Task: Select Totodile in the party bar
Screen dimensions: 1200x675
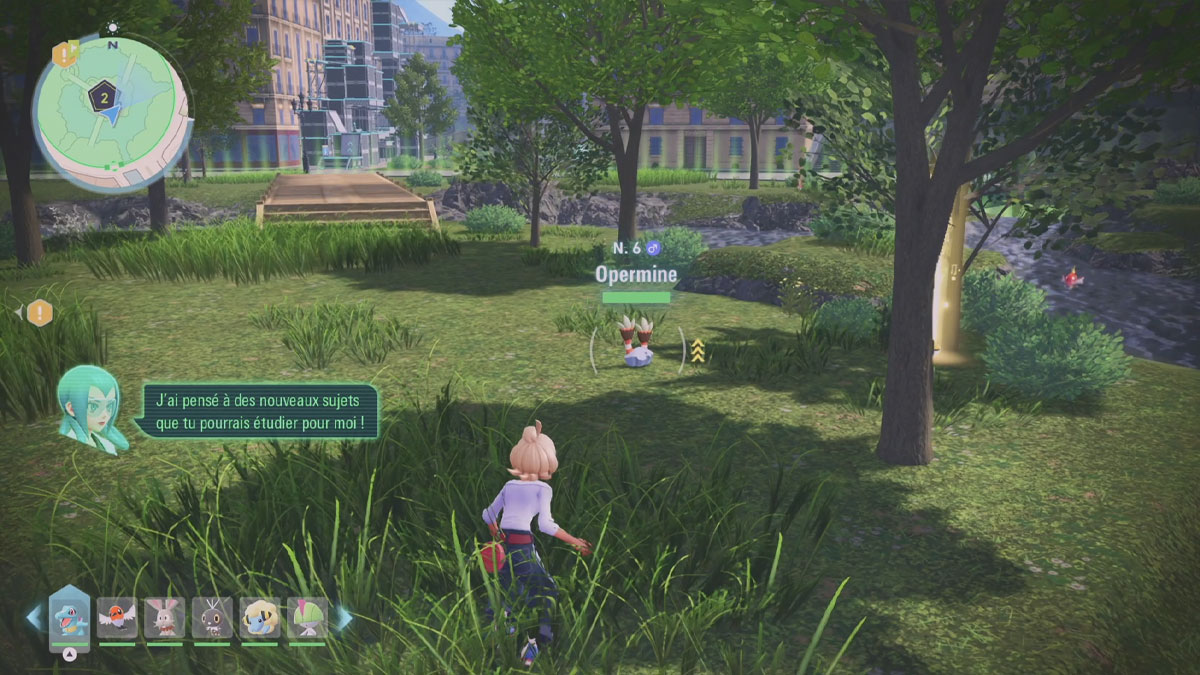Action: (70, 617)
